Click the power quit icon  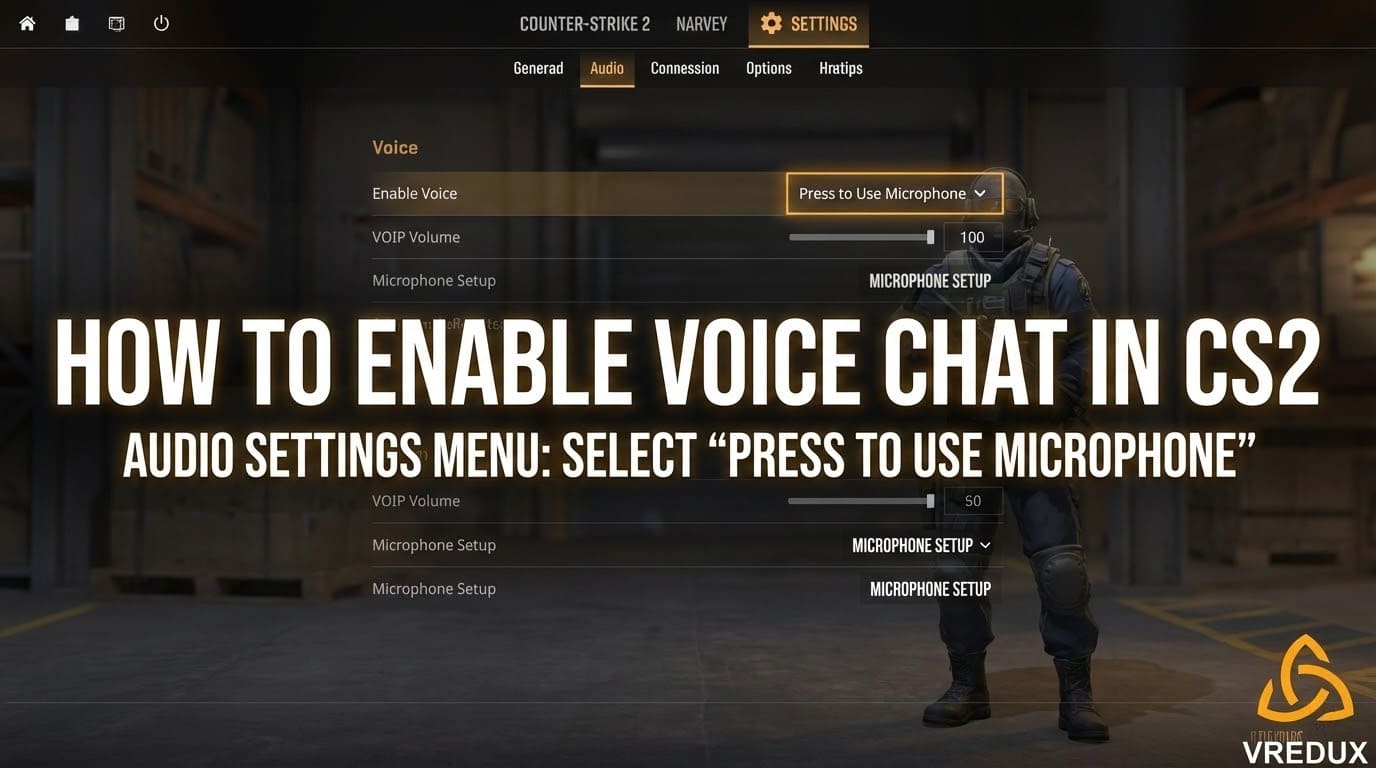[x=161, y=23]
